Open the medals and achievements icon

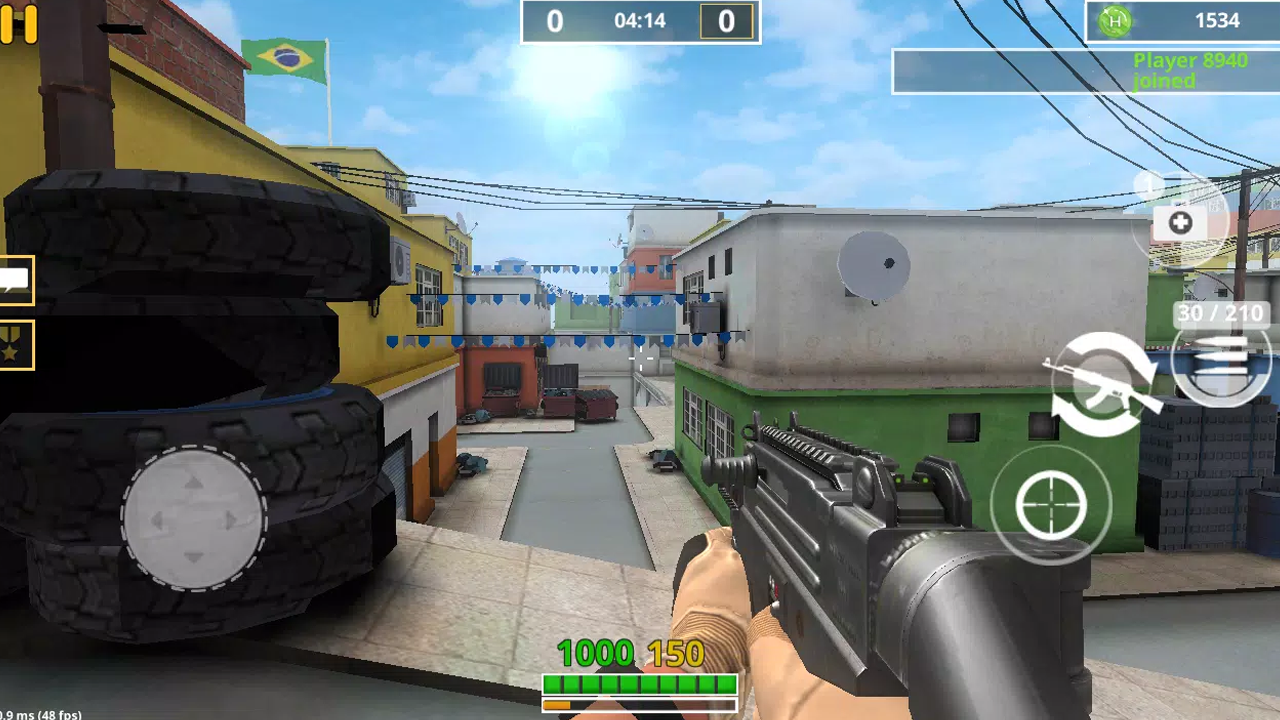pyautogui.click(x=14, y=345)
